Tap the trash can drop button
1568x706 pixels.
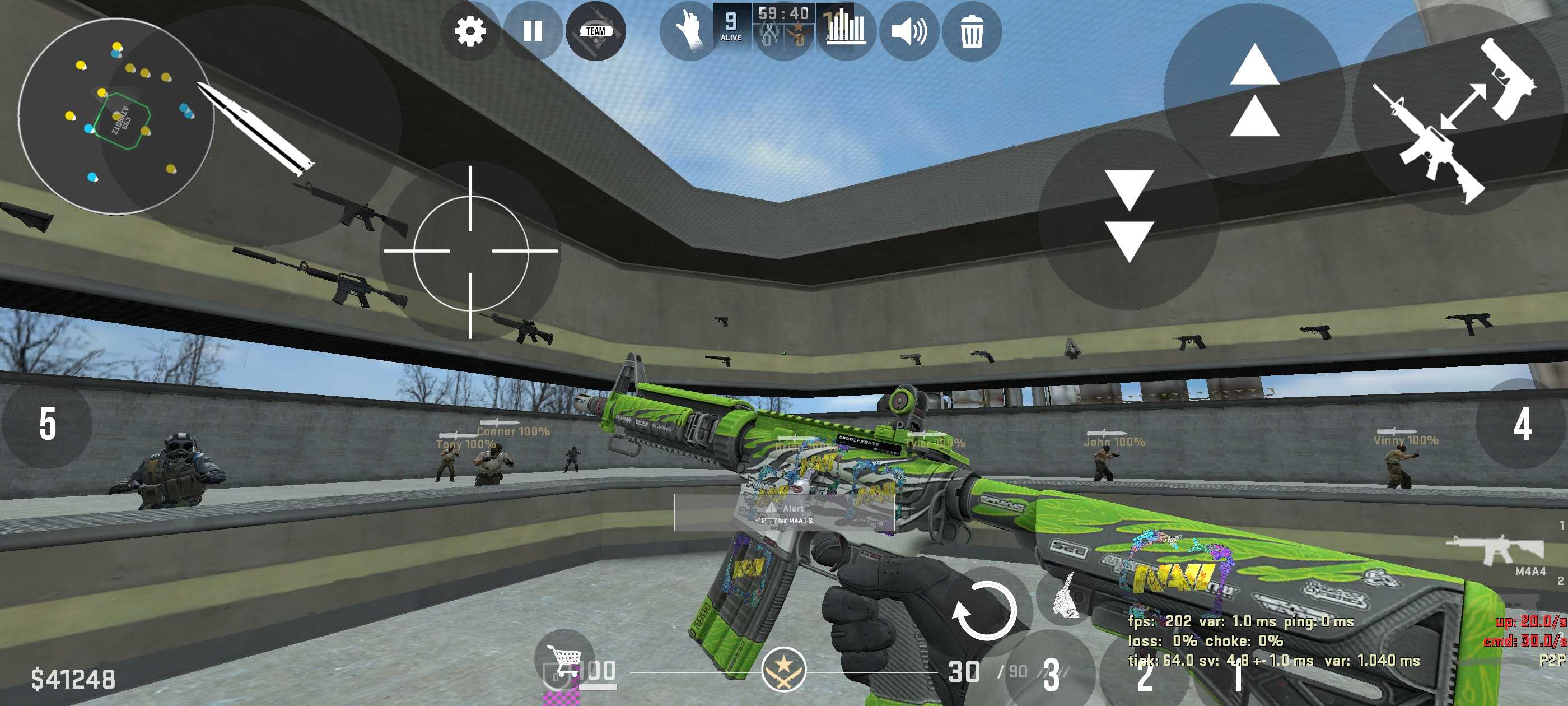pyautogui.click(x=972, y=31)
